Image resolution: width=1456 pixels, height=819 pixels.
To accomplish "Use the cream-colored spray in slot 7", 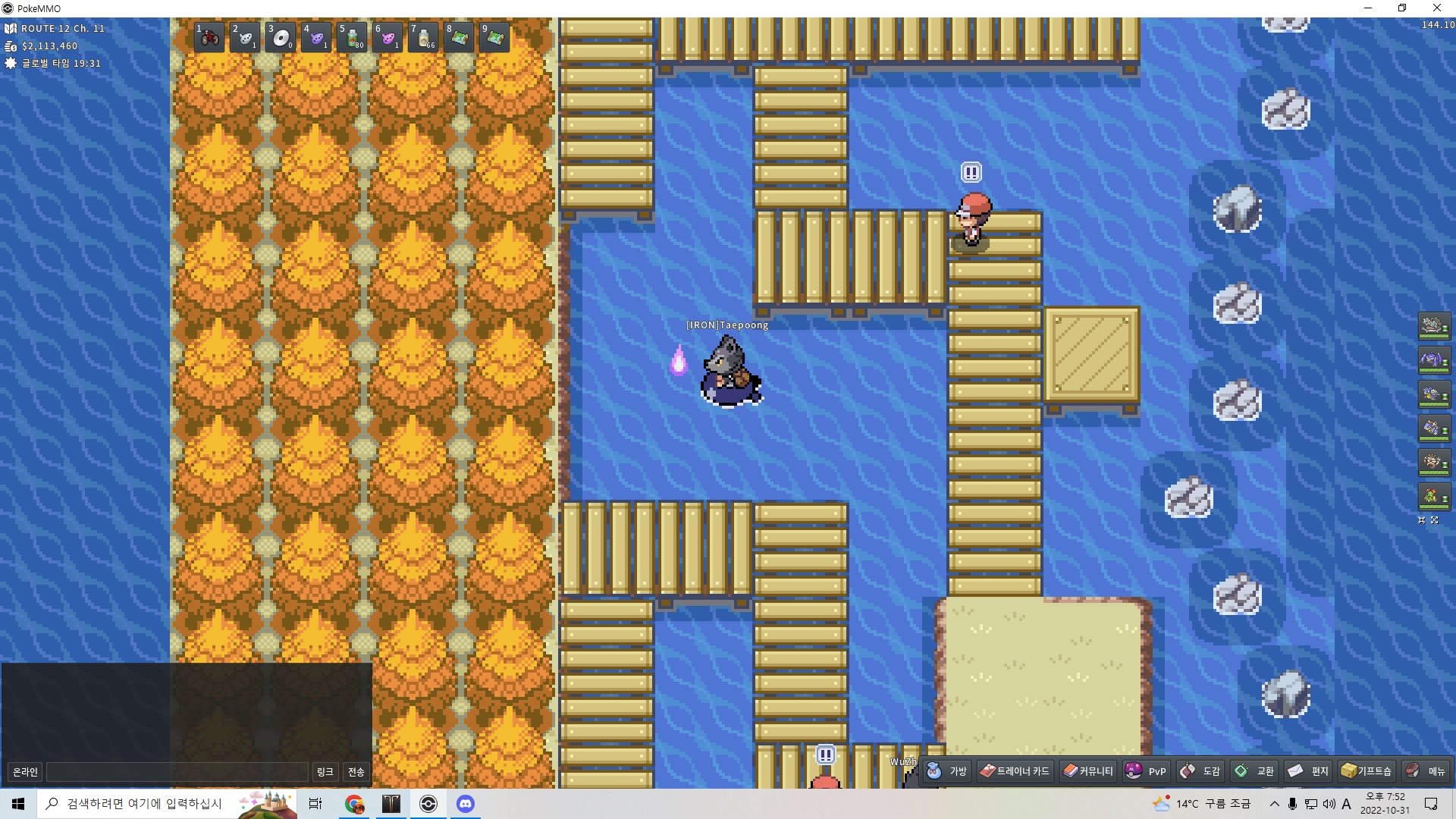I will [x=423, y=37].
